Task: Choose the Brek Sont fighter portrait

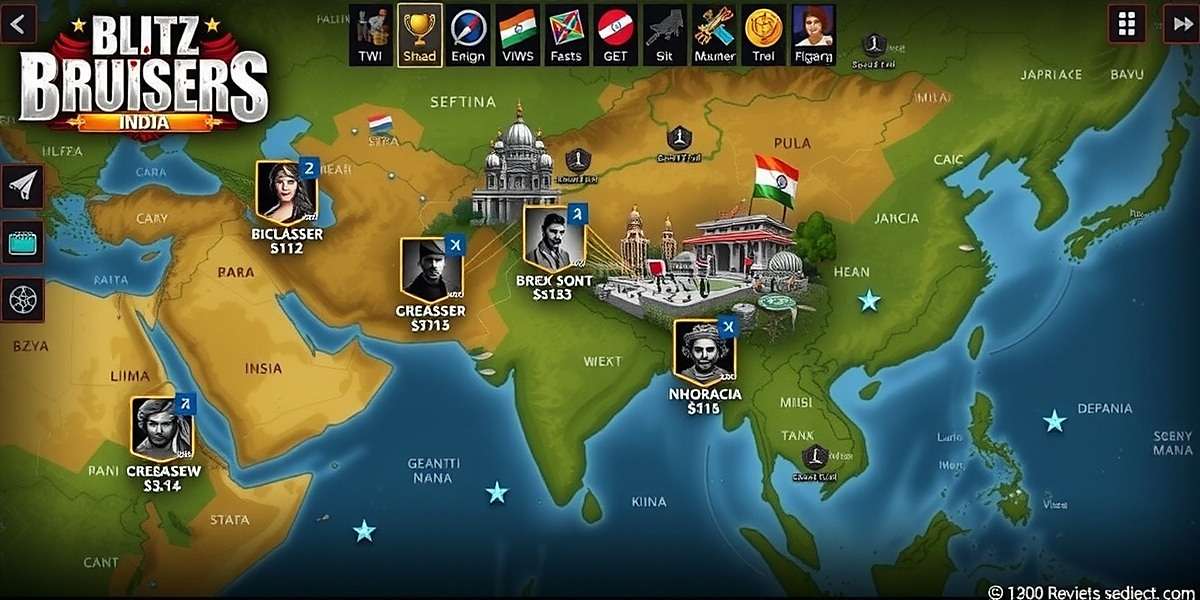Action: click(553, 238)
